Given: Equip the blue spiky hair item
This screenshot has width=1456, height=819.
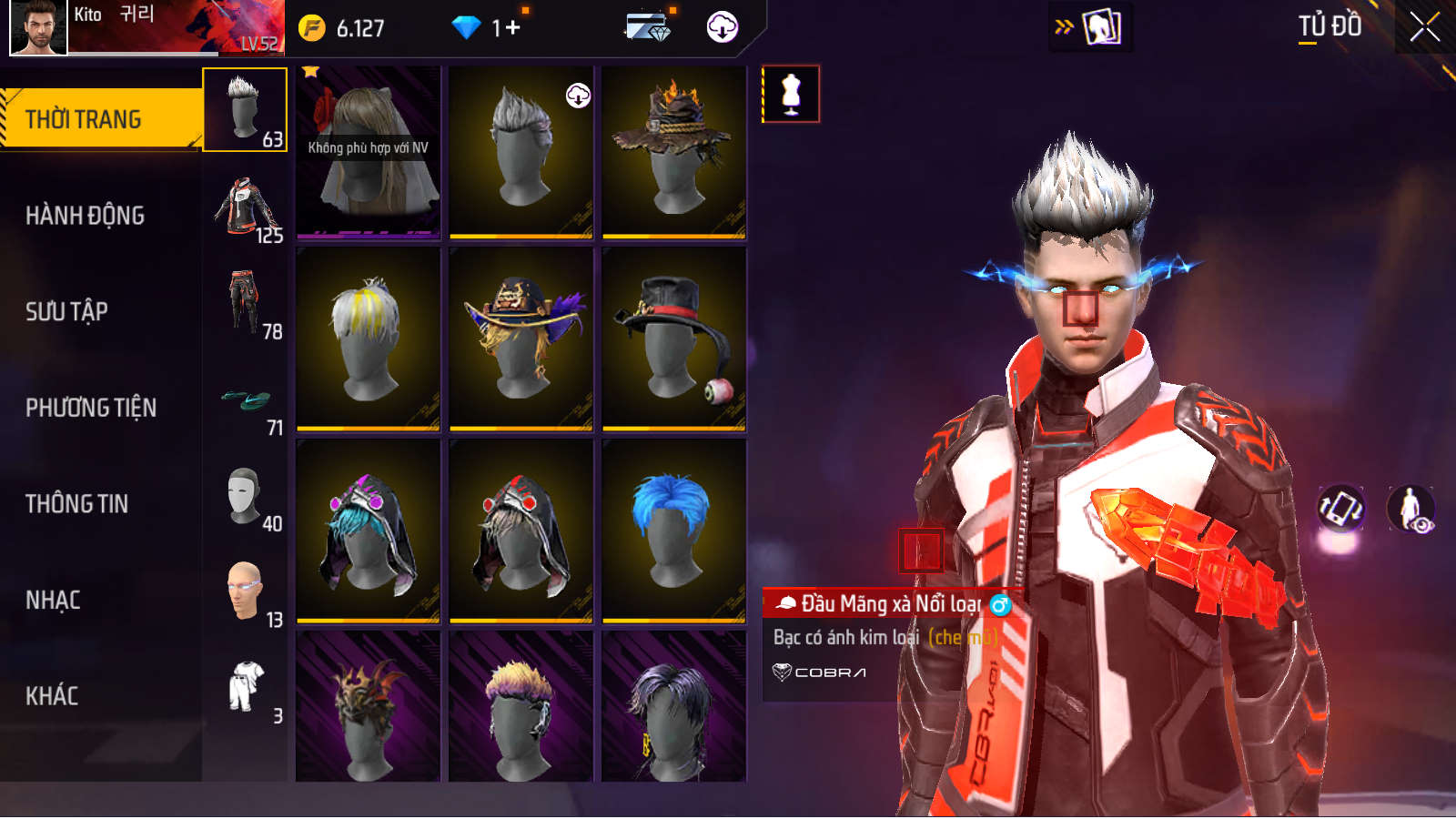Looking at the screenshot, I should (x=673, y=531).
